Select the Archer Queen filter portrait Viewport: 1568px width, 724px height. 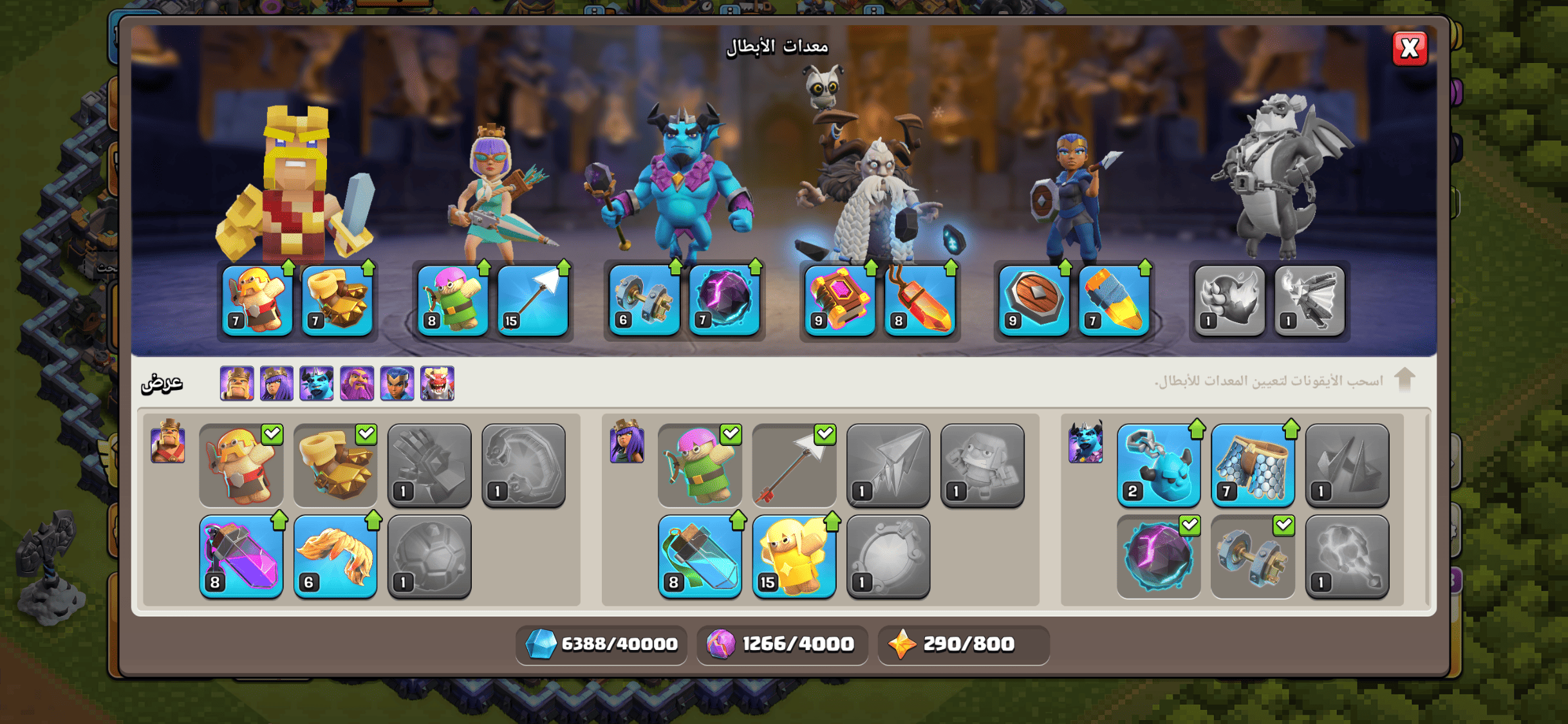pyautogui.click(x=277, y=384)
